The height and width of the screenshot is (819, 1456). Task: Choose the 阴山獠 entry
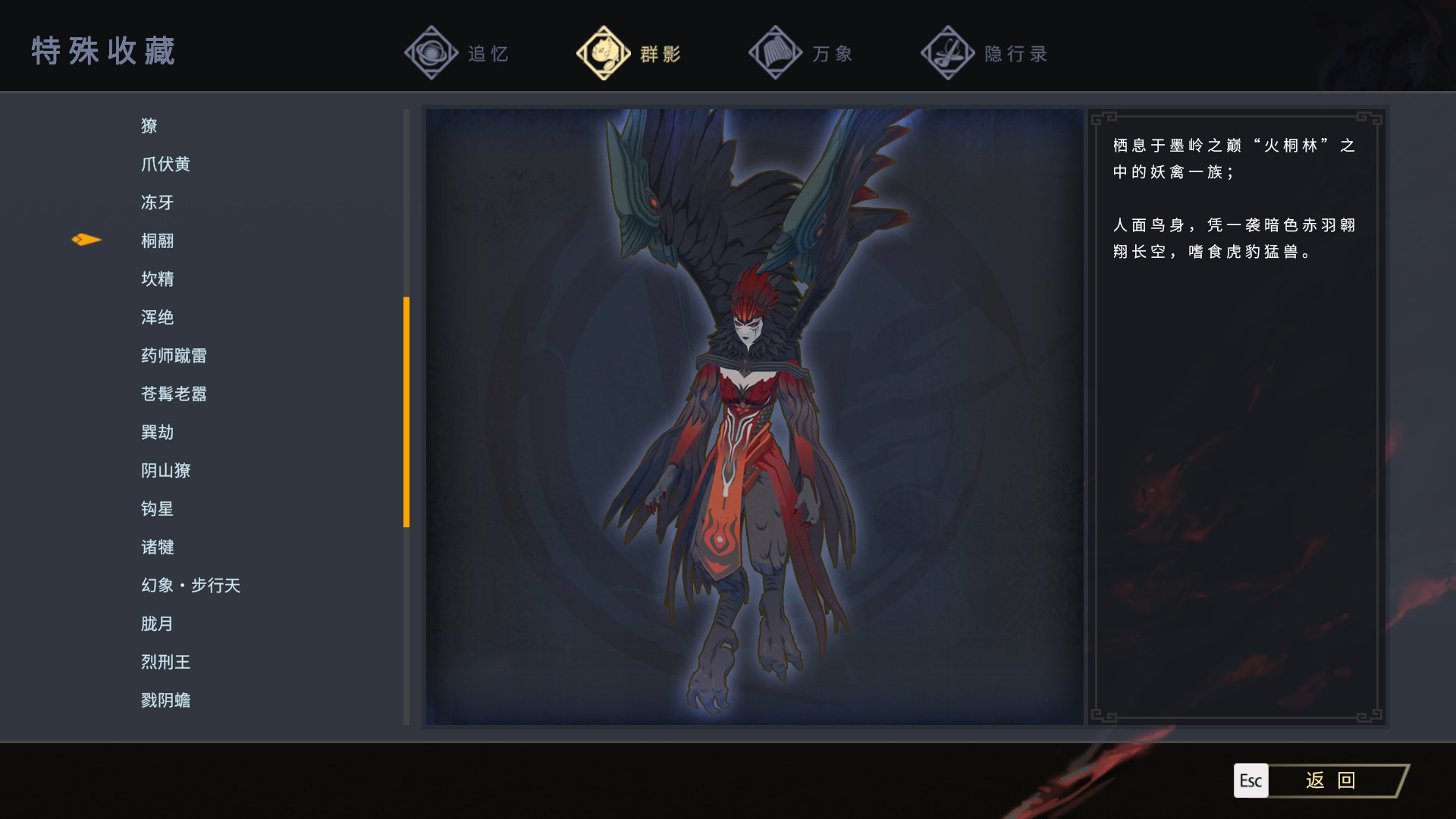[x=165, y=470]
